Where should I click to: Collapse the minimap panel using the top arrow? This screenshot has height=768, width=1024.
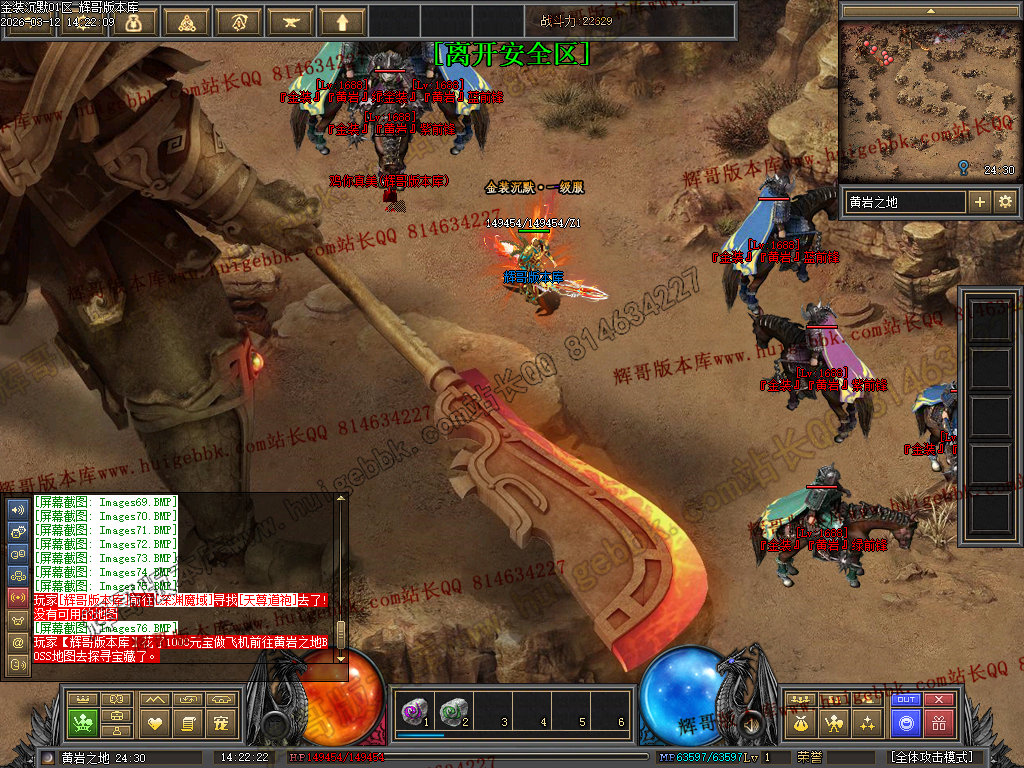930,10
